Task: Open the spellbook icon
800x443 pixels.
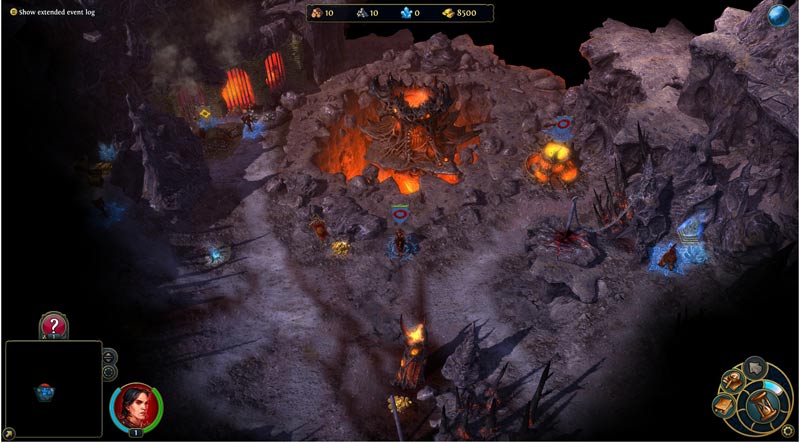Action: 722,406
